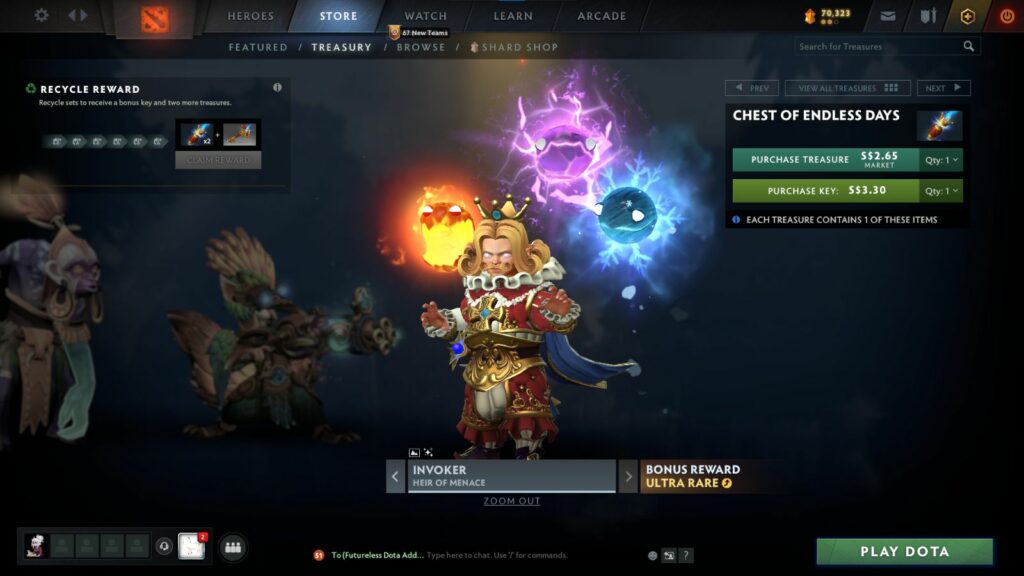Screen dimensions: 1024x576
Task: Advance to the Next treasure
Action: point(943,88)
